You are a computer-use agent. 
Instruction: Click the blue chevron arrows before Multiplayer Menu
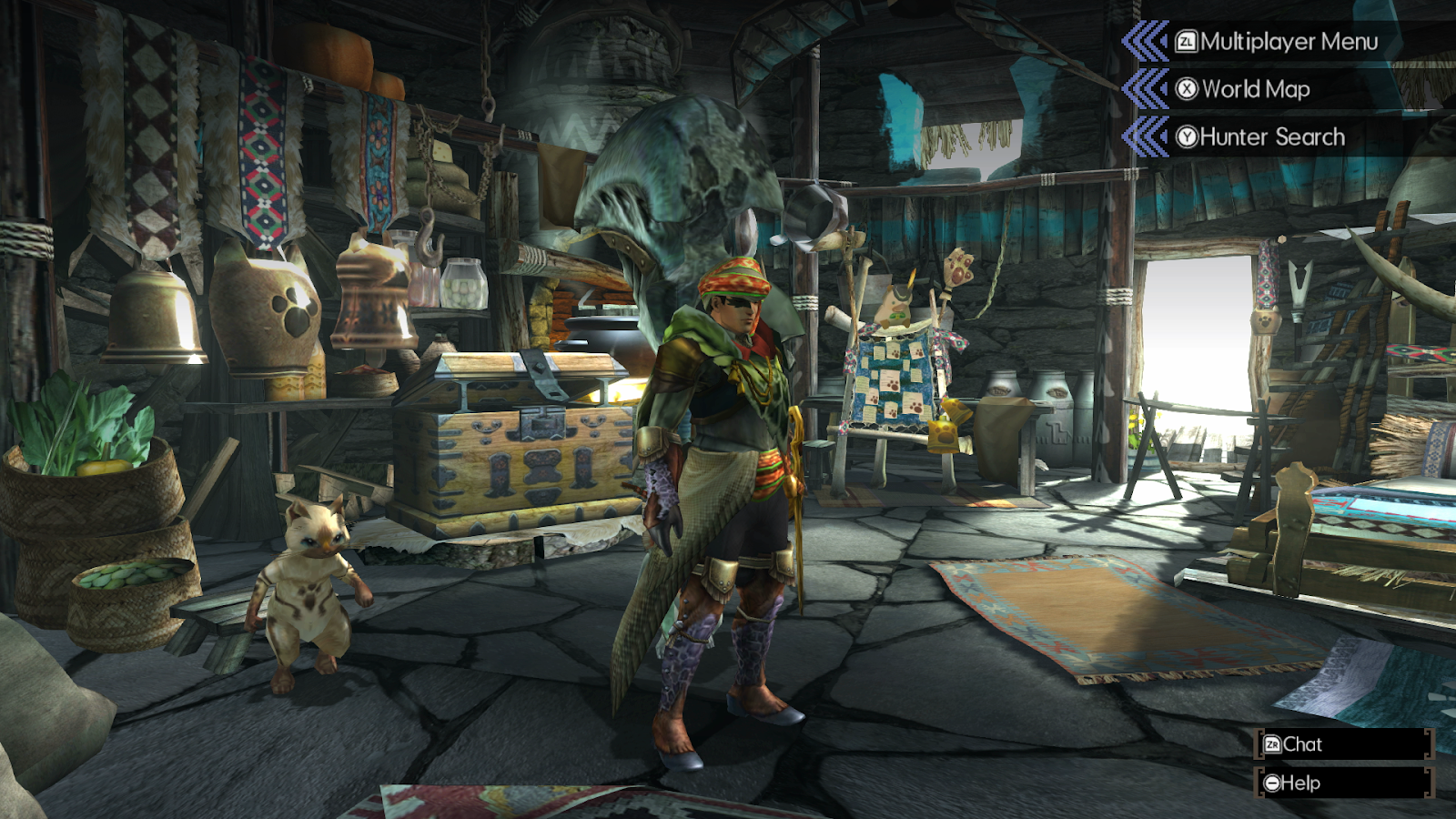click(1147, 41)
